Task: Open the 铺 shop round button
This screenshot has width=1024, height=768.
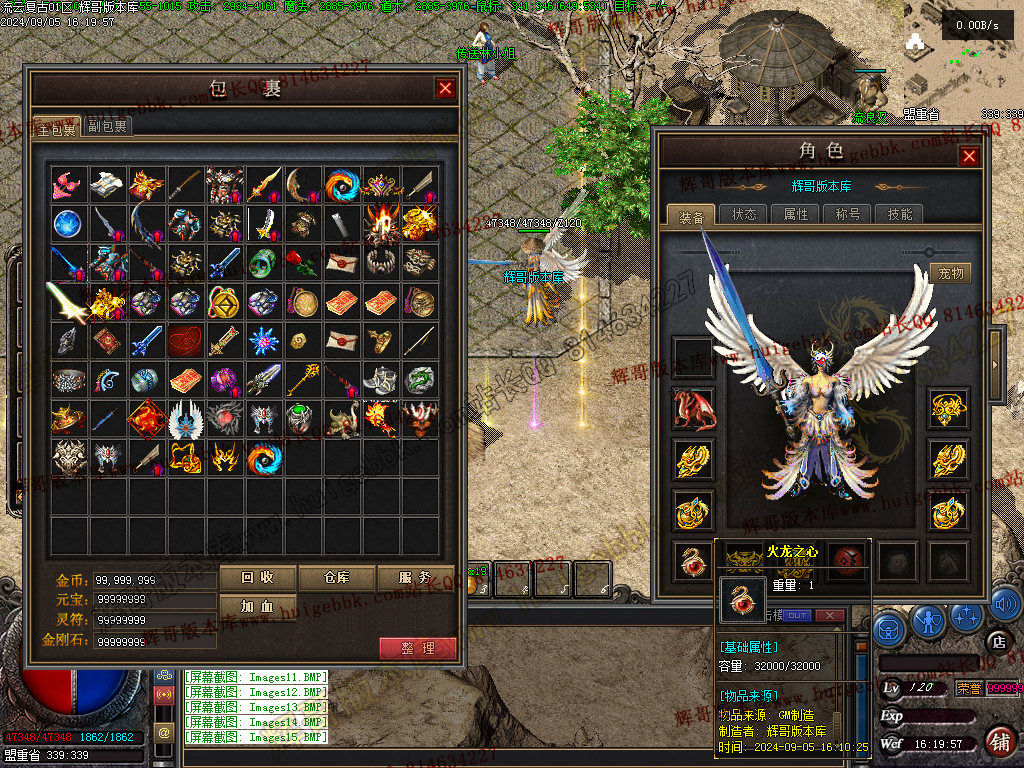Action: tap(999, 741)
